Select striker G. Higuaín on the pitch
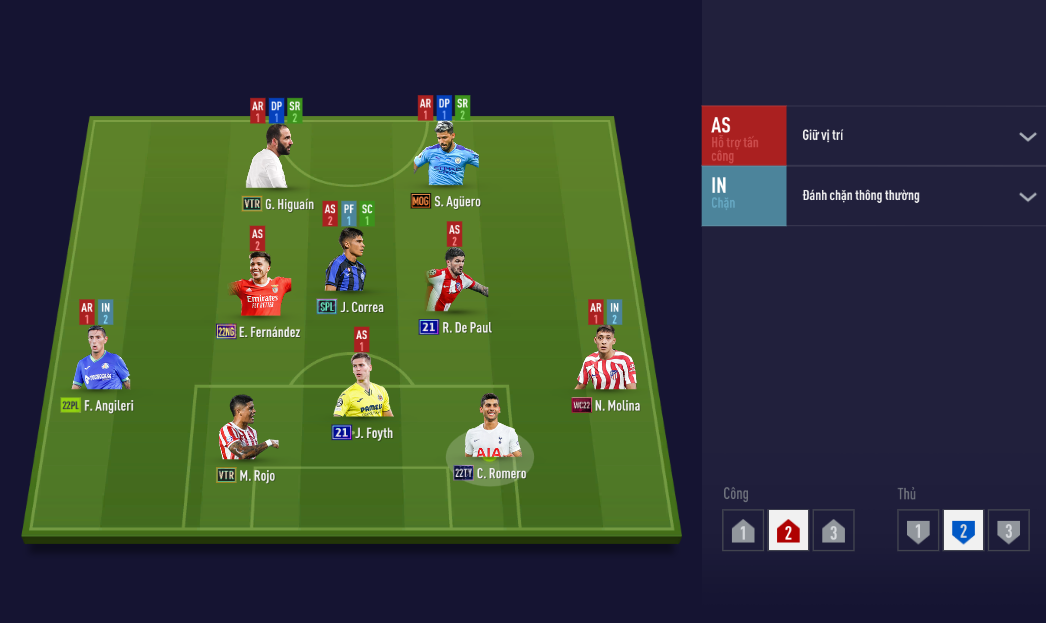 pos(272,158)
